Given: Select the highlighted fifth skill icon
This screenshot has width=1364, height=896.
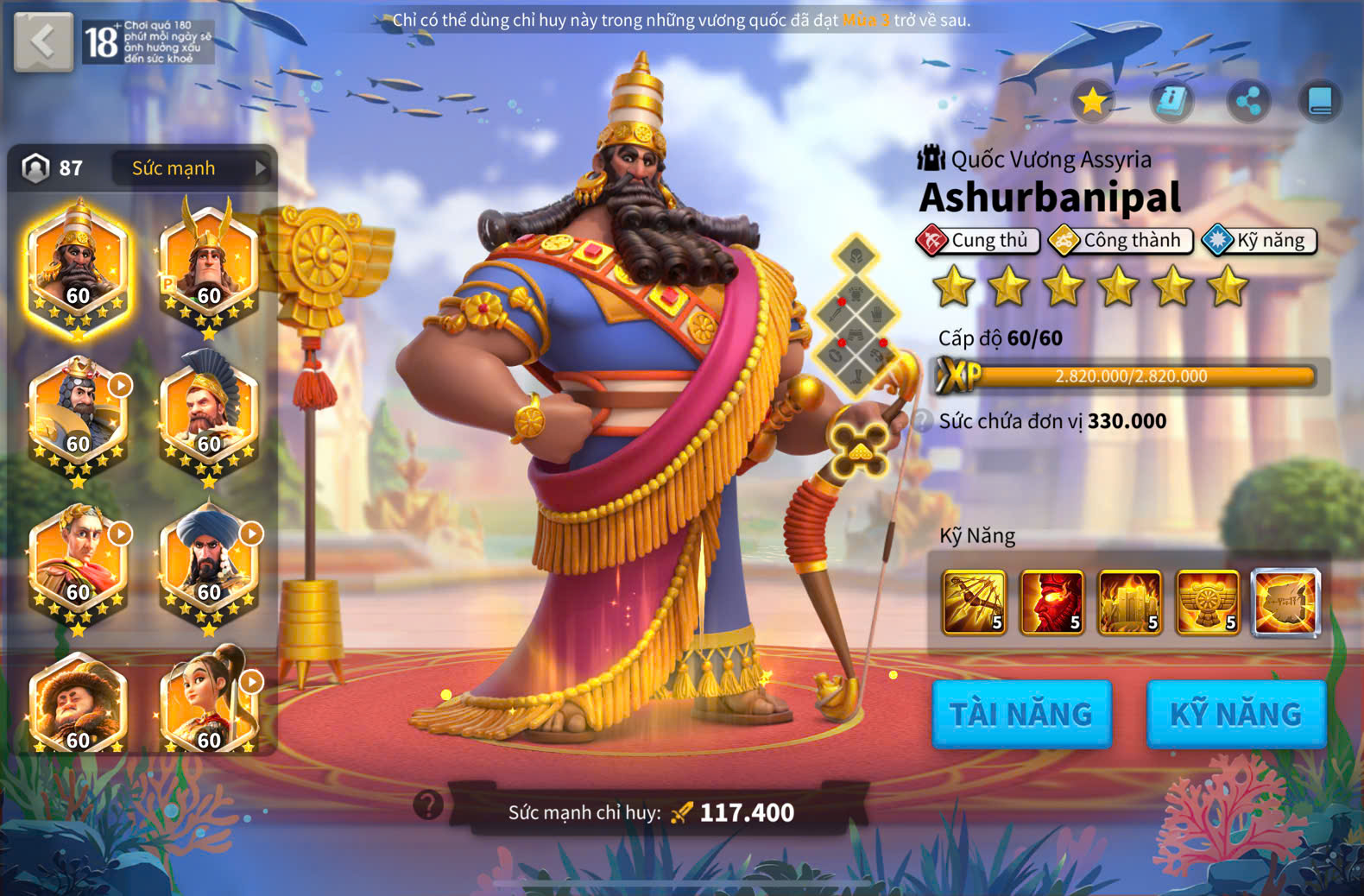Looking at the screenshot, I should (x=1285, y=602).
